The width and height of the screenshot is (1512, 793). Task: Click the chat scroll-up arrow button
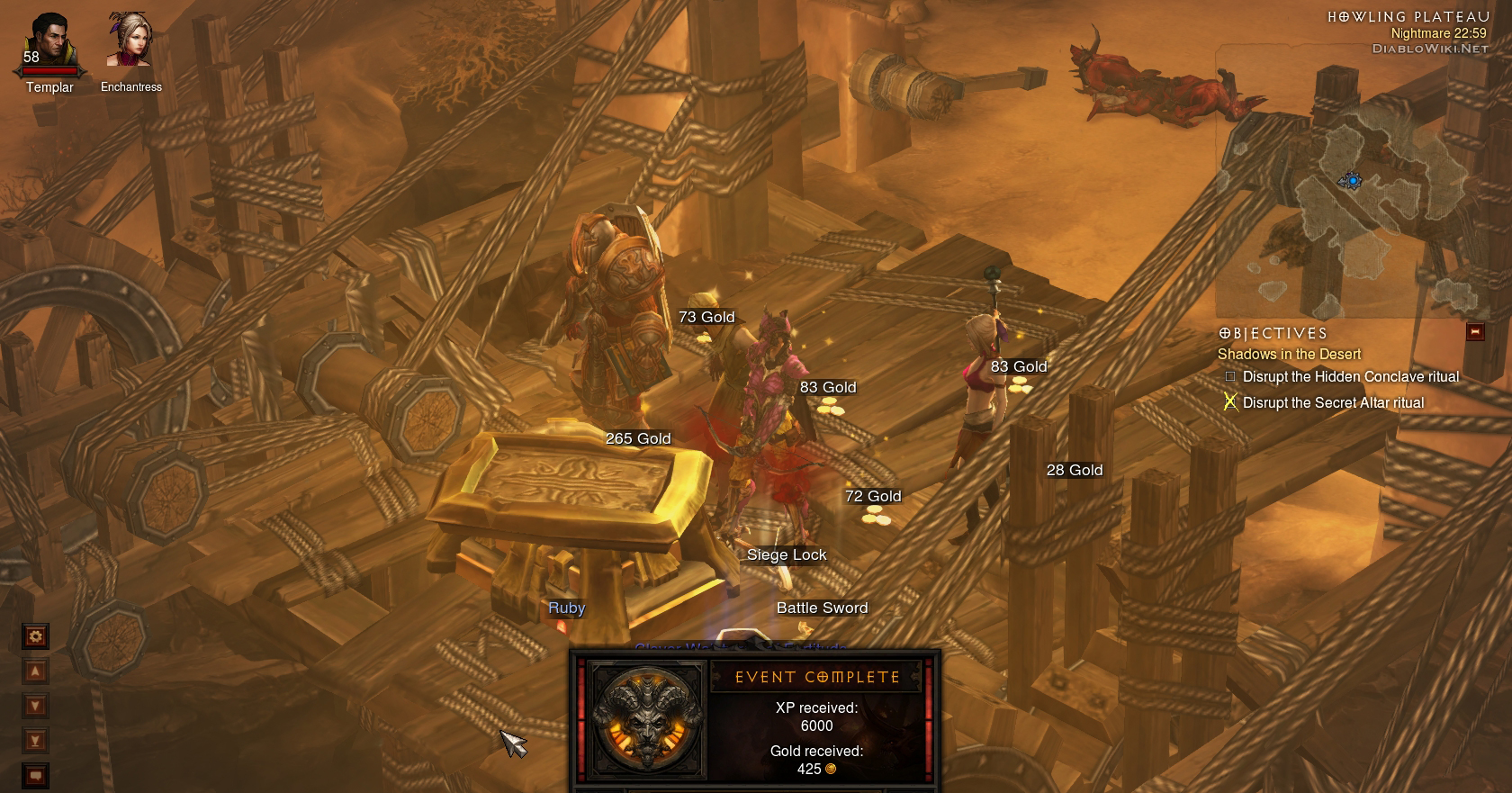pos(36,671)
